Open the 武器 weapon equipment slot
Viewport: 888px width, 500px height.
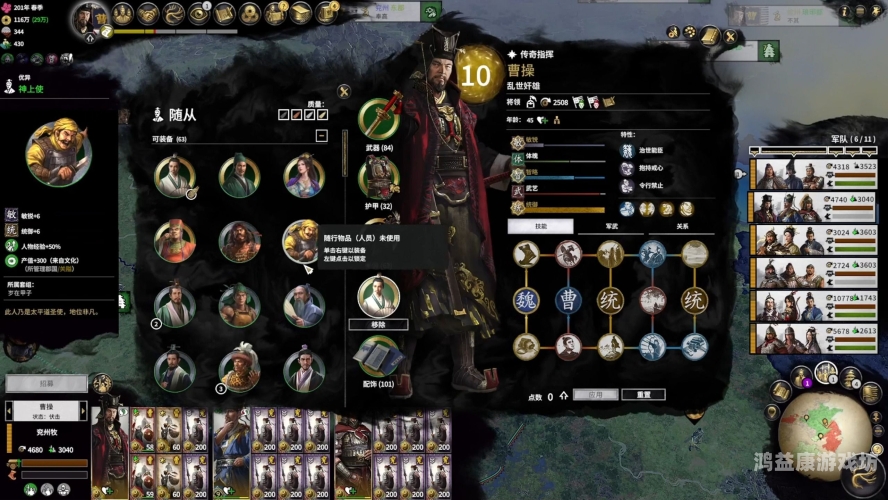(x=378, y=121)
